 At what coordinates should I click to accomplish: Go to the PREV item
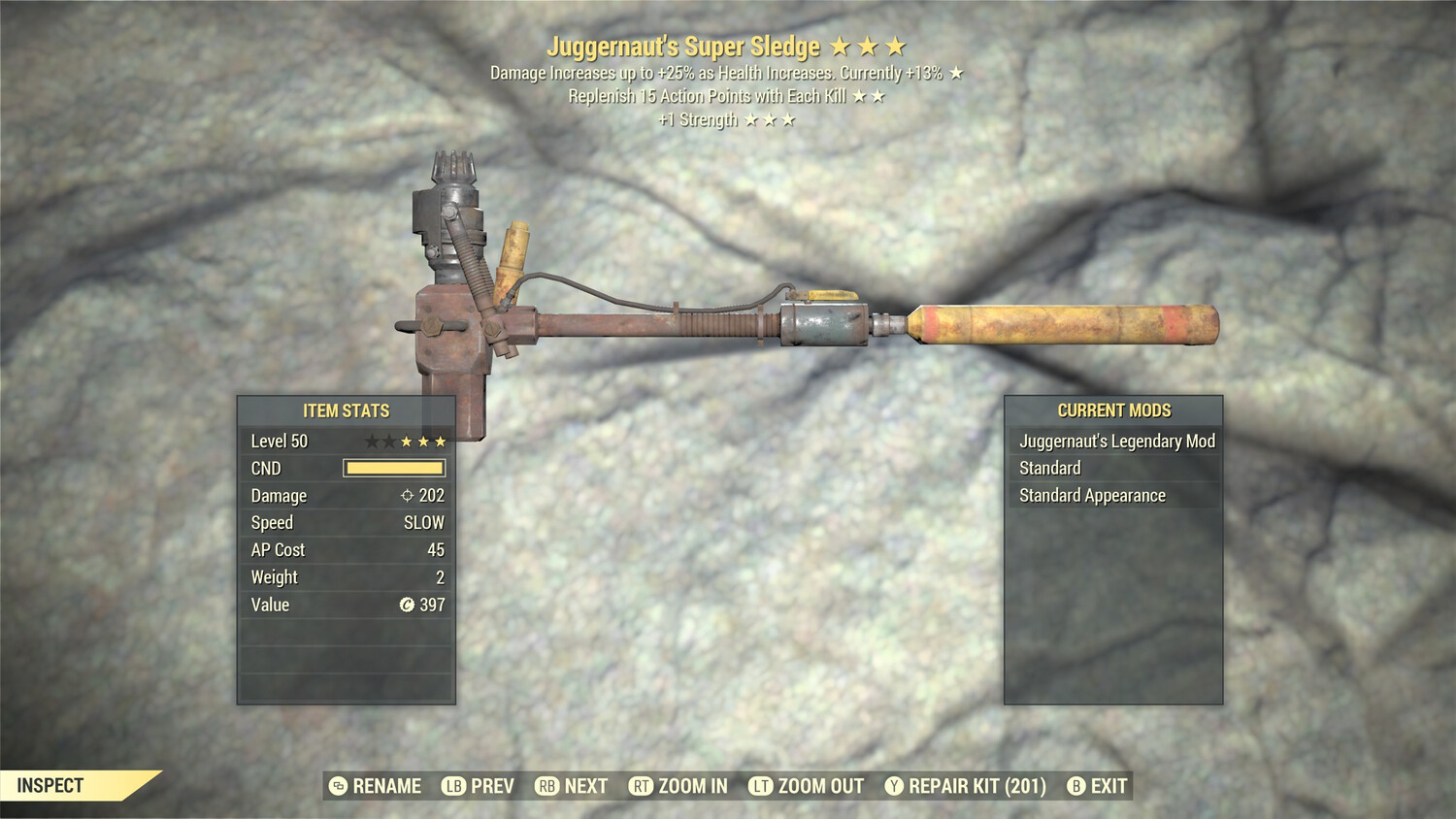479,786
